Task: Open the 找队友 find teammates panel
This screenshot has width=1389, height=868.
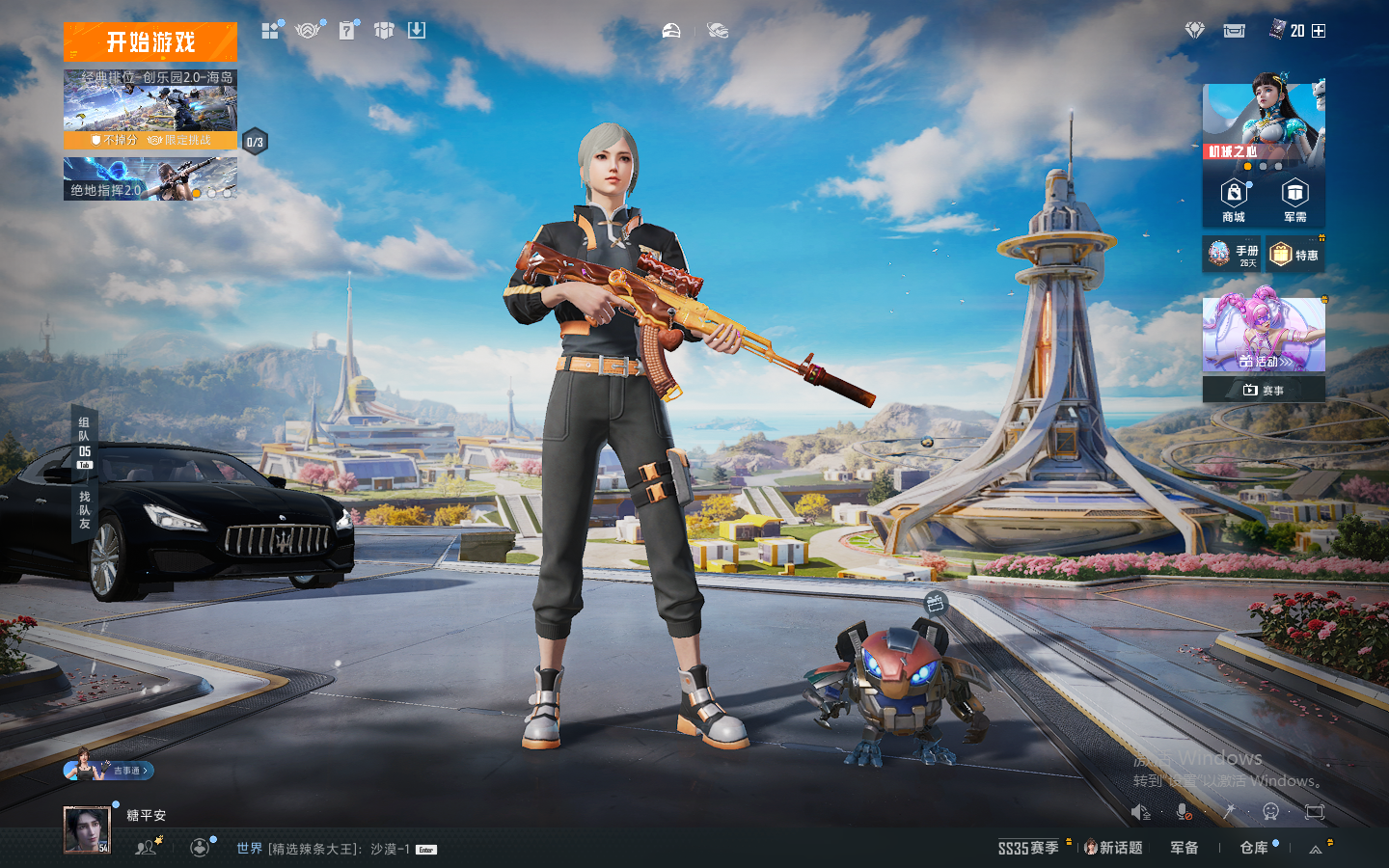Action: pyautogui.click(x=85, y=510)
